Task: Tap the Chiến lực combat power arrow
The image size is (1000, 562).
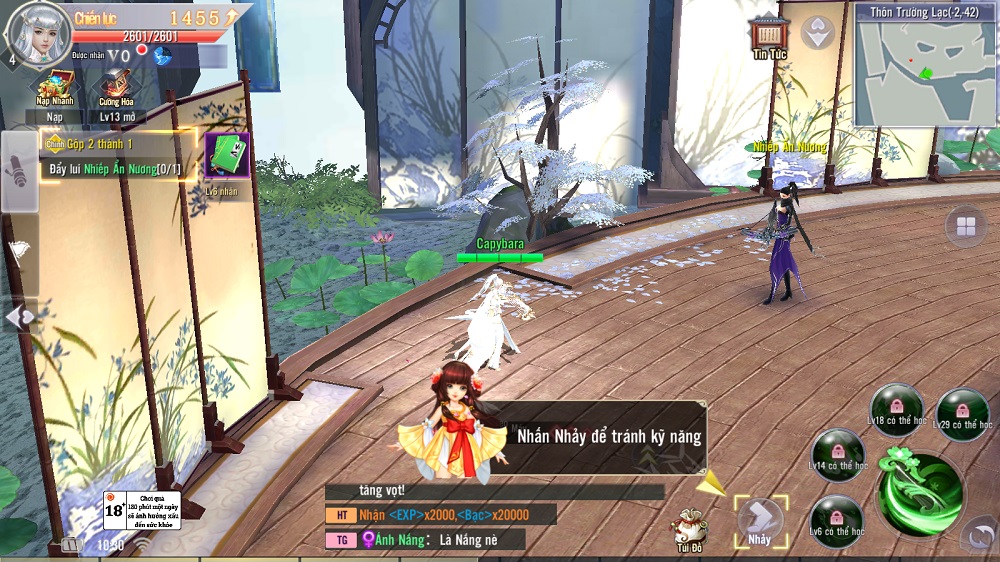Action: click(232, 18)
